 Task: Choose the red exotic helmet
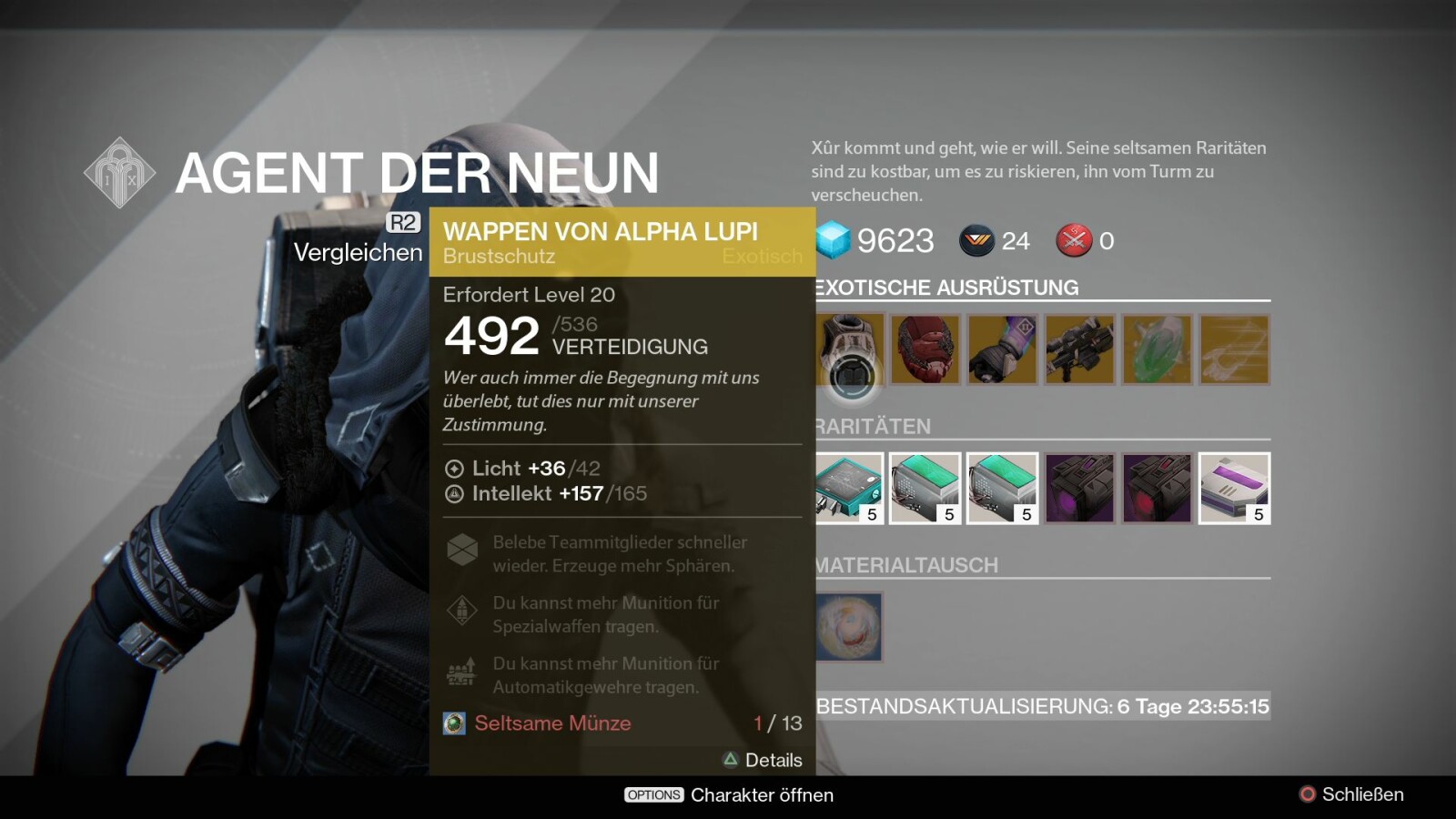(925, 349)
